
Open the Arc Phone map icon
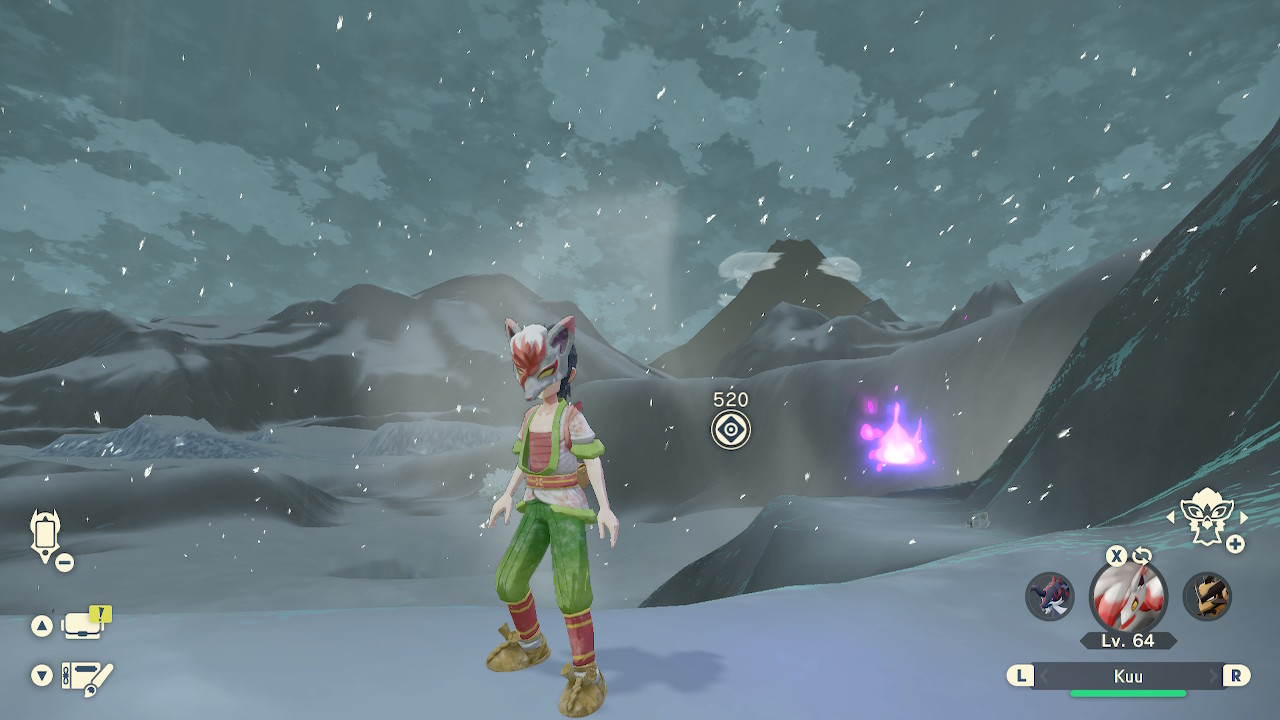click(x=46, y=534)
